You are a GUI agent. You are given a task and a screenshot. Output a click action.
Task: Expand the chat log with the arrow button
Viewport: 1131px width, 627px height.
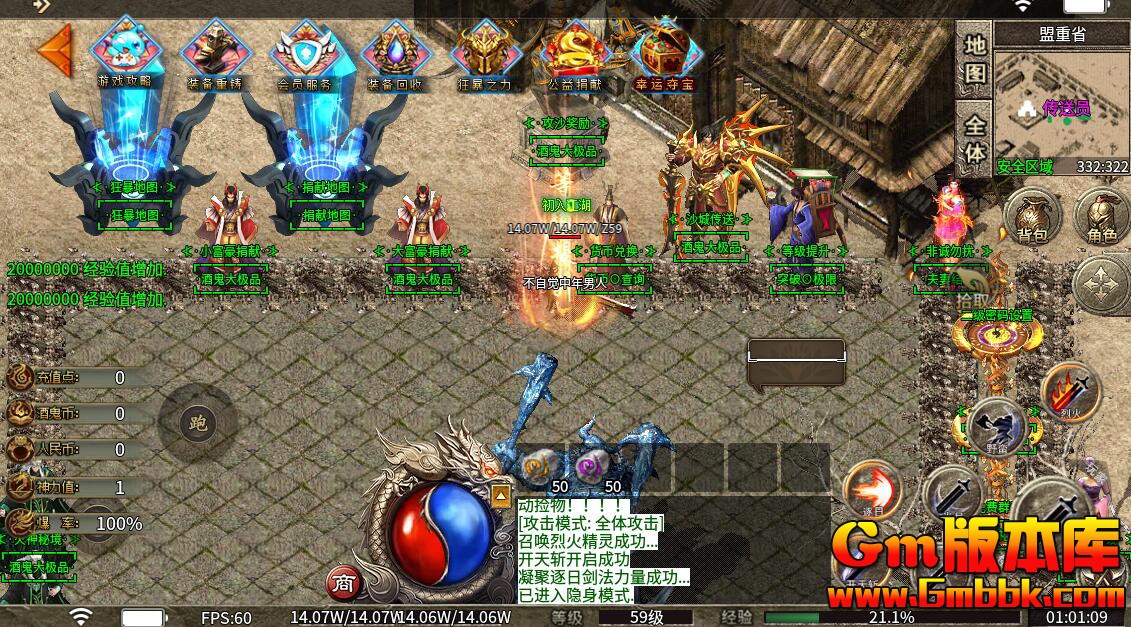point(500,494)
